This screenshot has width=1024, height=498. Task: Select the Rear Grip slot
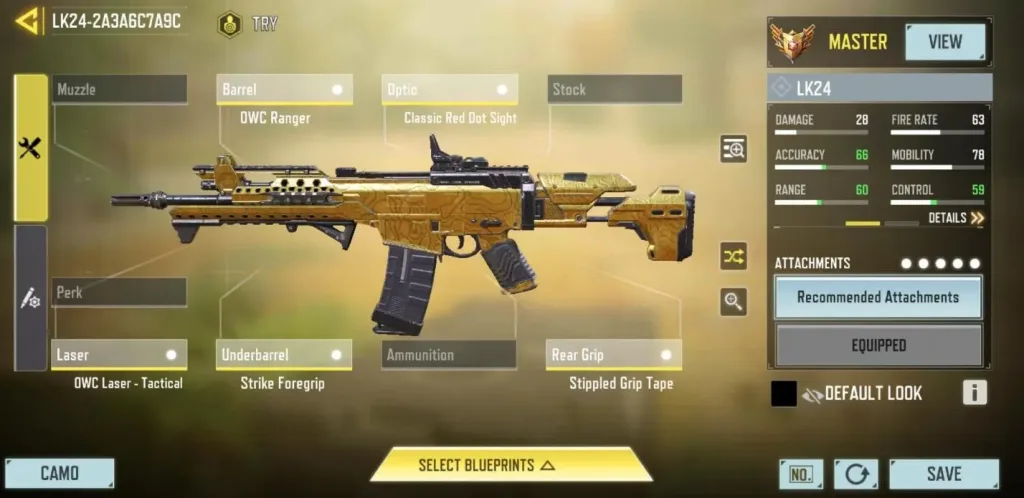[614, 355]
